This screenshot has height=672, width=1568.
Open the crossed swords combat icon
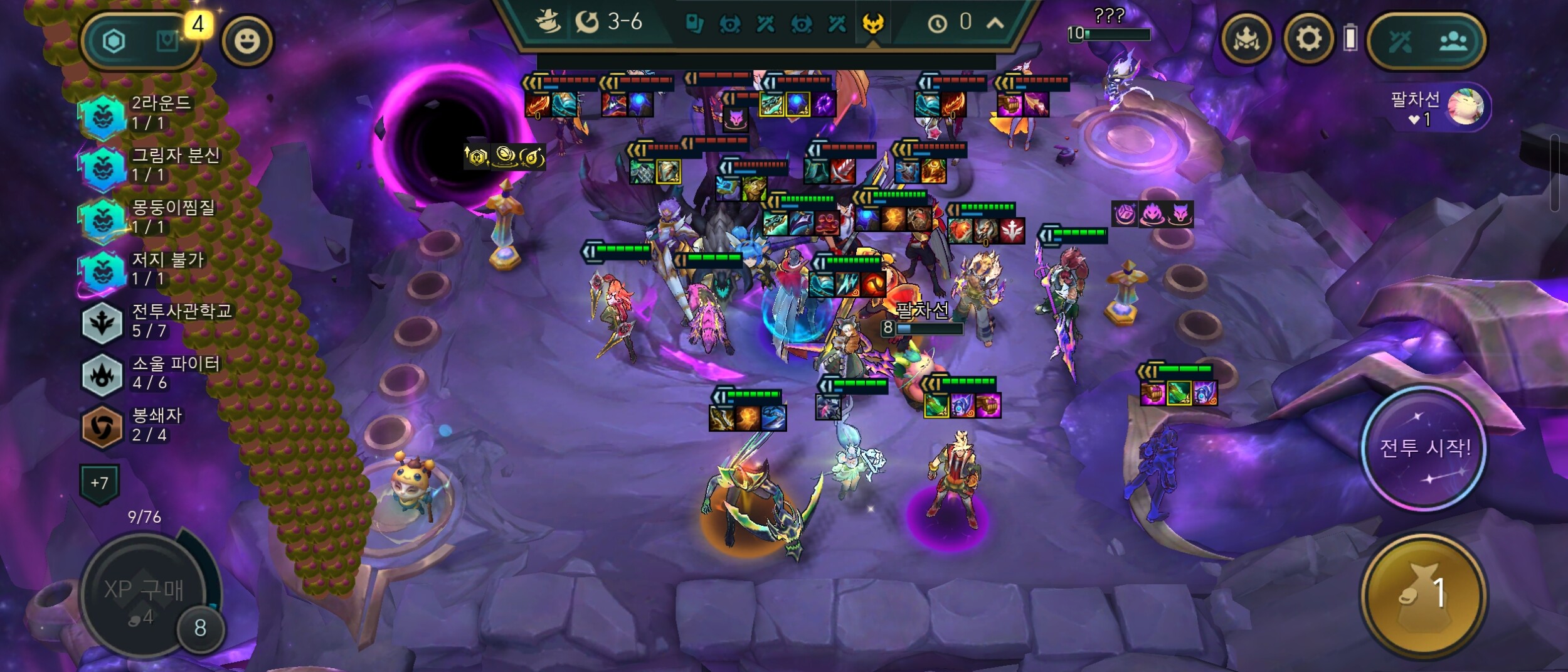1401,41
